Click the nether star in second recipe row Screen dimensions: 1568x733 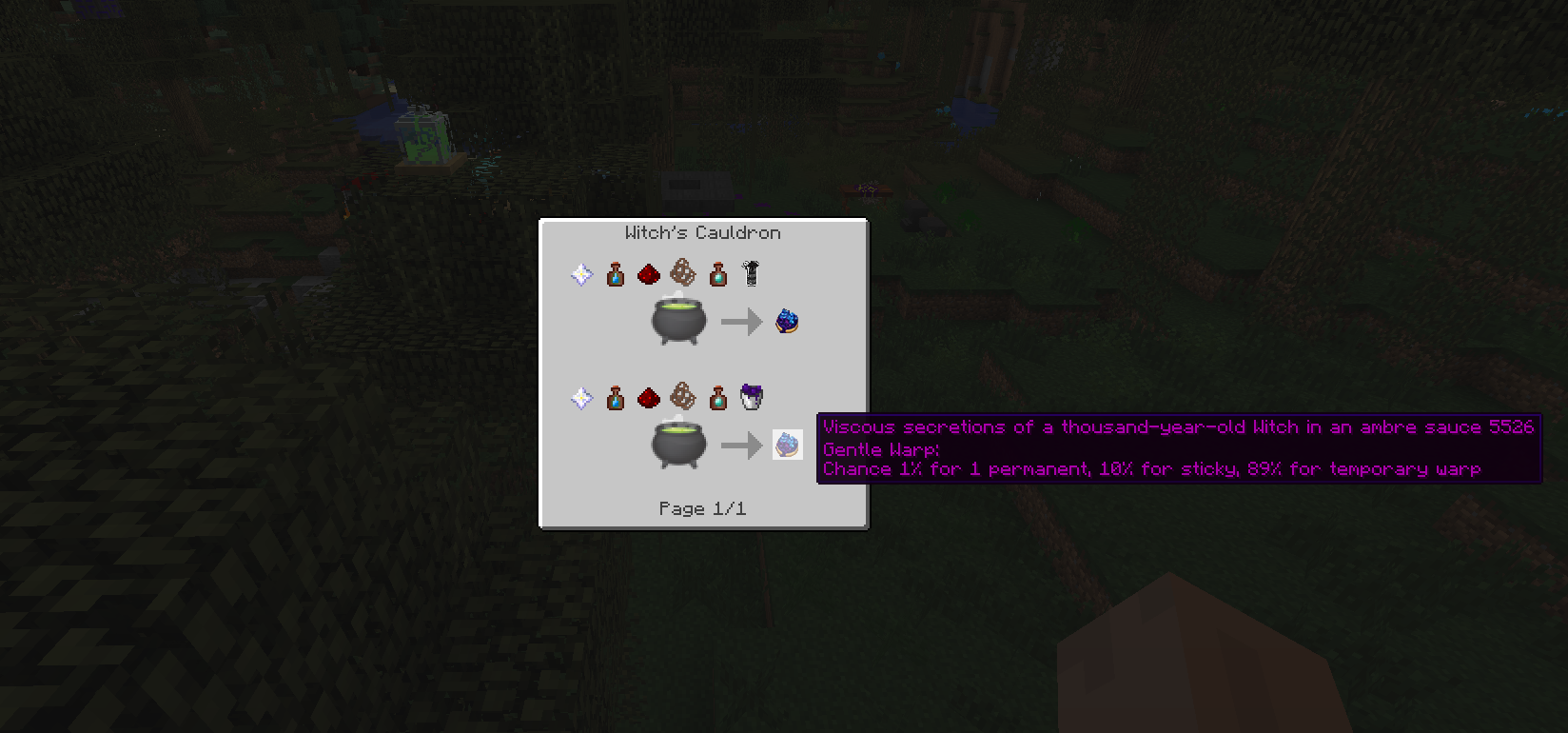580,398
